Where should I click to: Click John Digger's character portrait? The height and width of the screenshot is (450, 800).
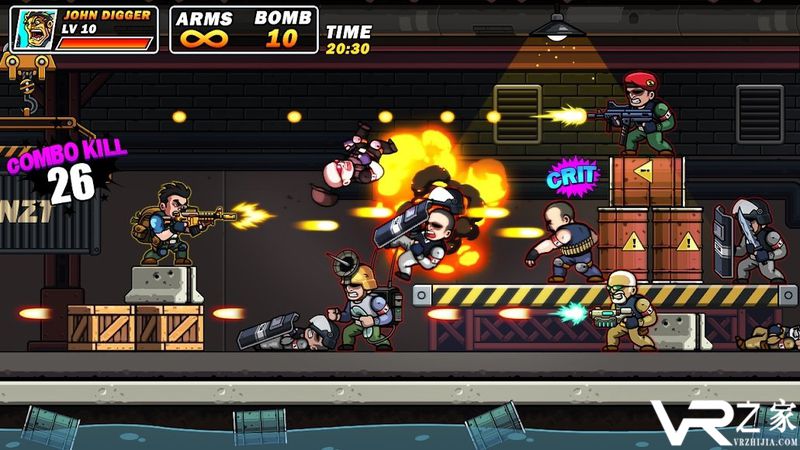35,29
